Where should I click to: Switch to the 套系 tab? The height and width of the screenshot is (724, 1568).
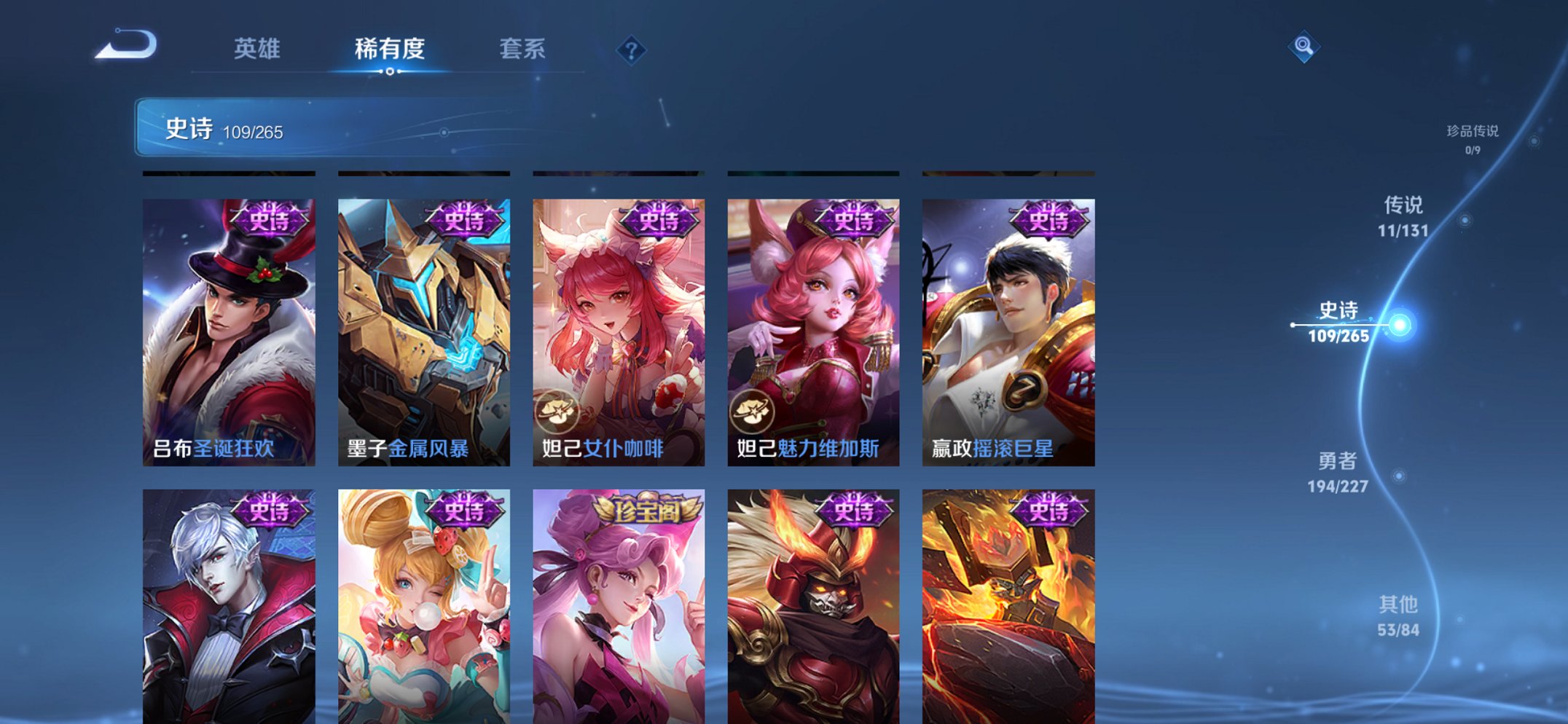[523, 50]
